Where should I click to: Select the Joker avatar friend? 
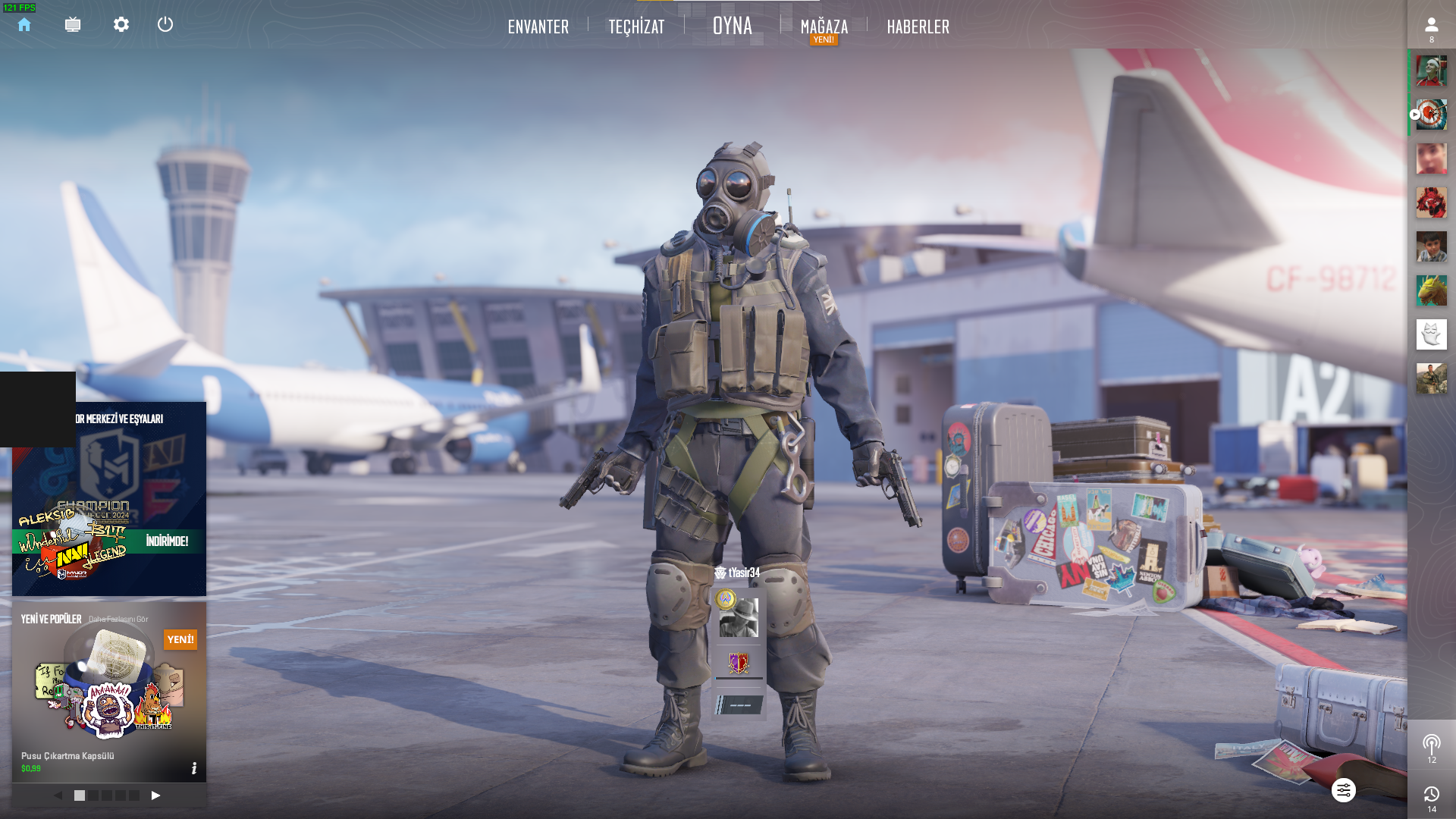1431,71
